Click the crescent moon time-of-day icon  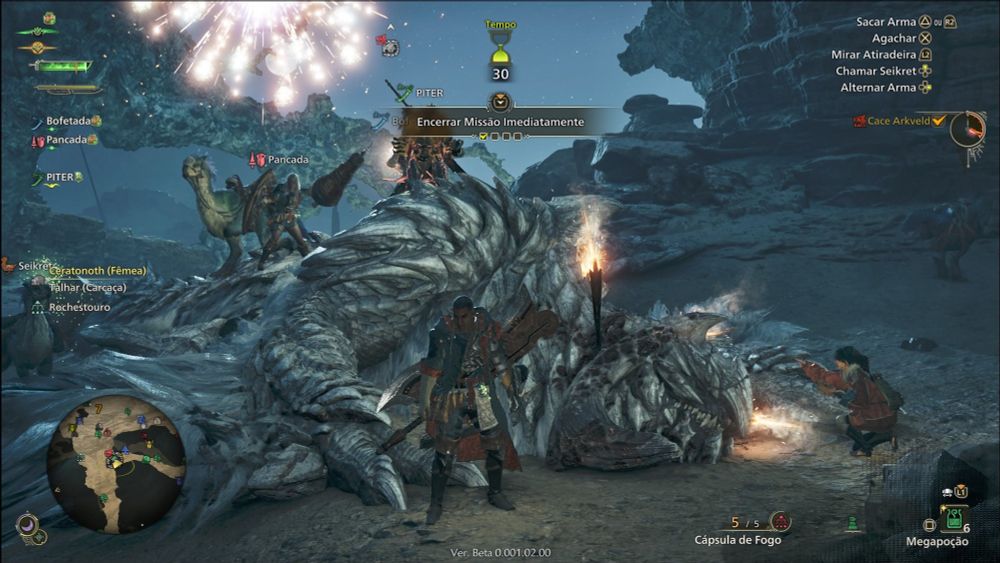[x=26, y=522]
